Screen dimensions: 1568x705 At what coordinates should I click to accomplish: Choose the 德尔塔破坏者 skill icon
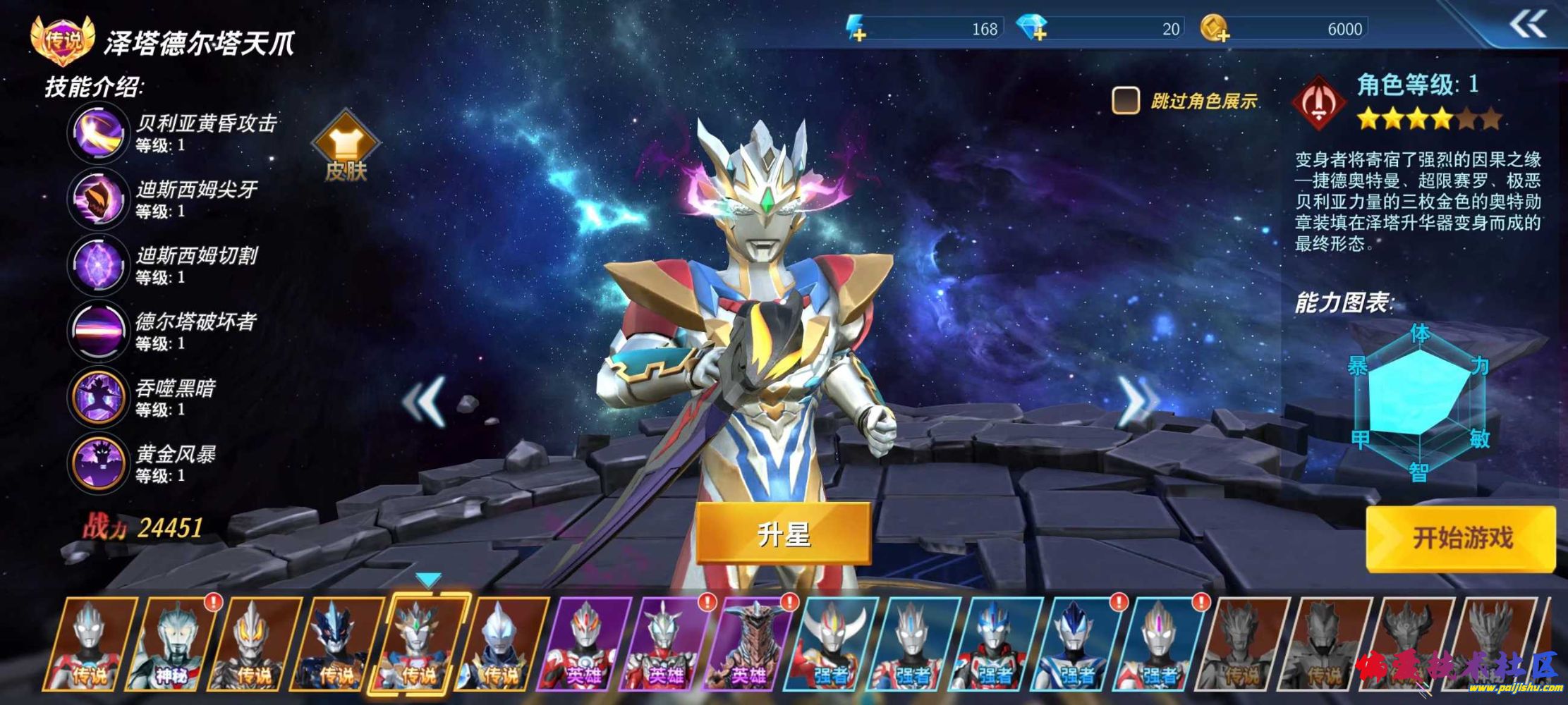click(97, 331)
